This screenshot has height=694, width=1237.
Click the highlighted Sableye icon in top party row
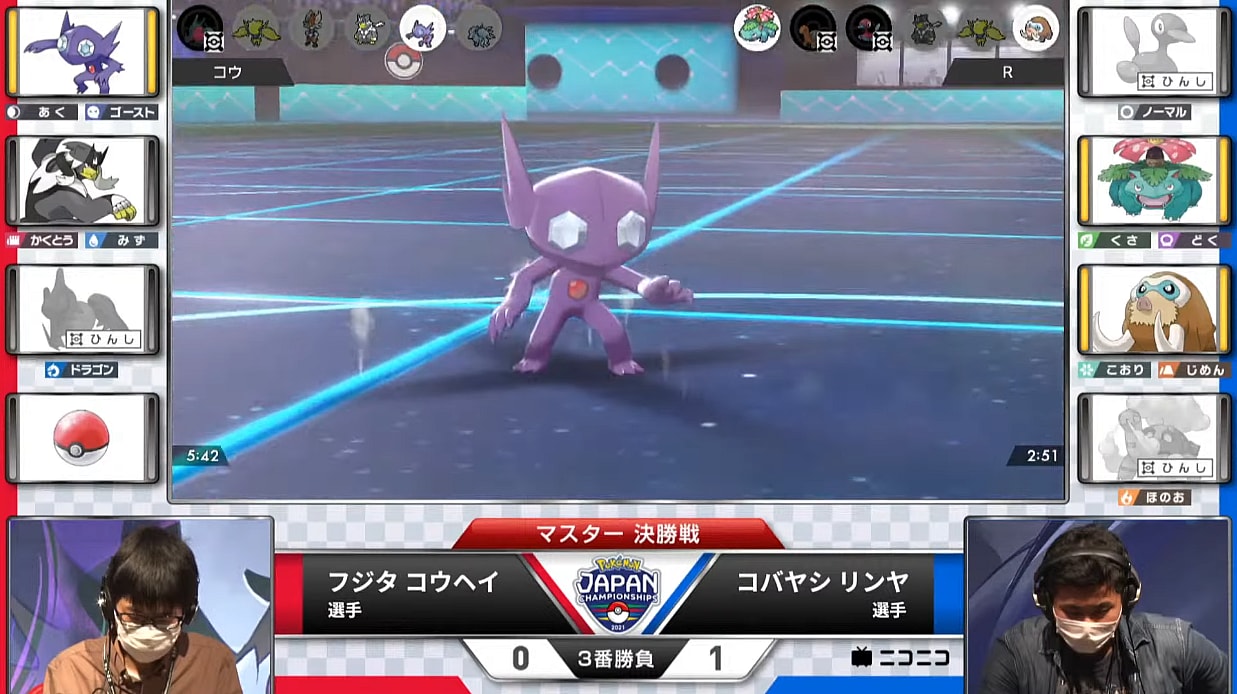pyautogui.click(x=422, y=27)
